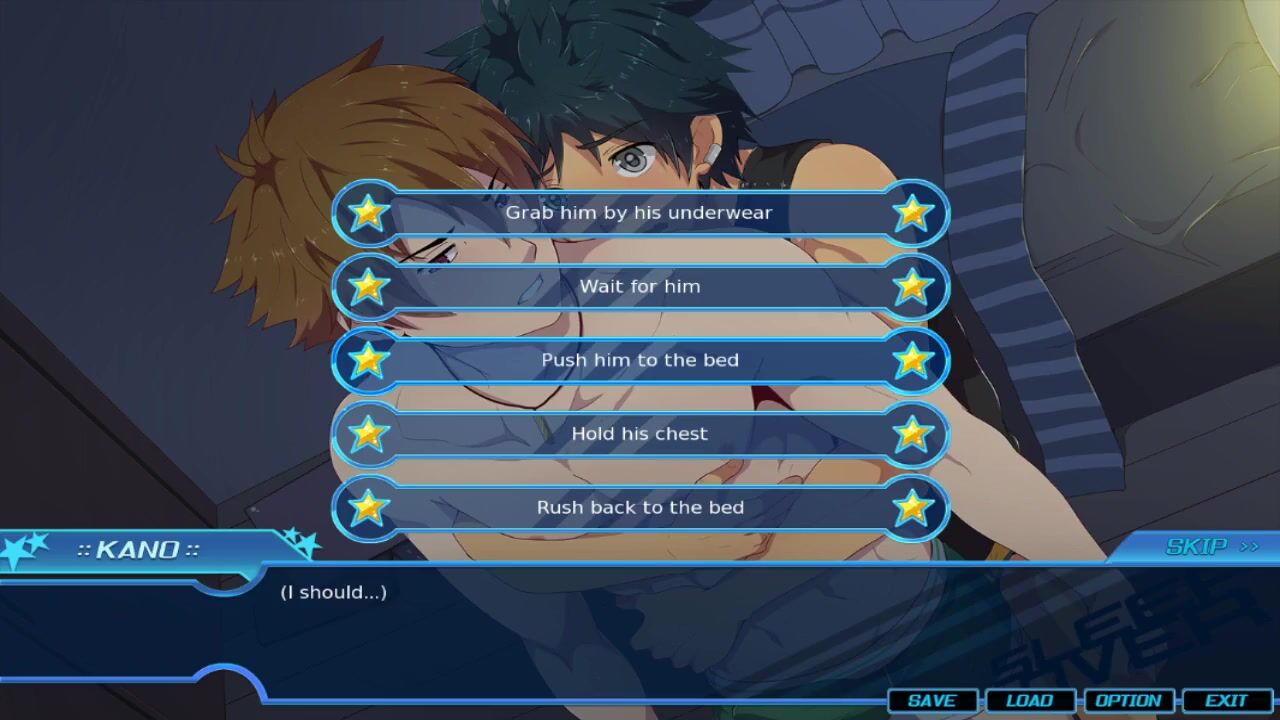
Task: Choose "Grab him by his underwear" option
Action: 639,213
